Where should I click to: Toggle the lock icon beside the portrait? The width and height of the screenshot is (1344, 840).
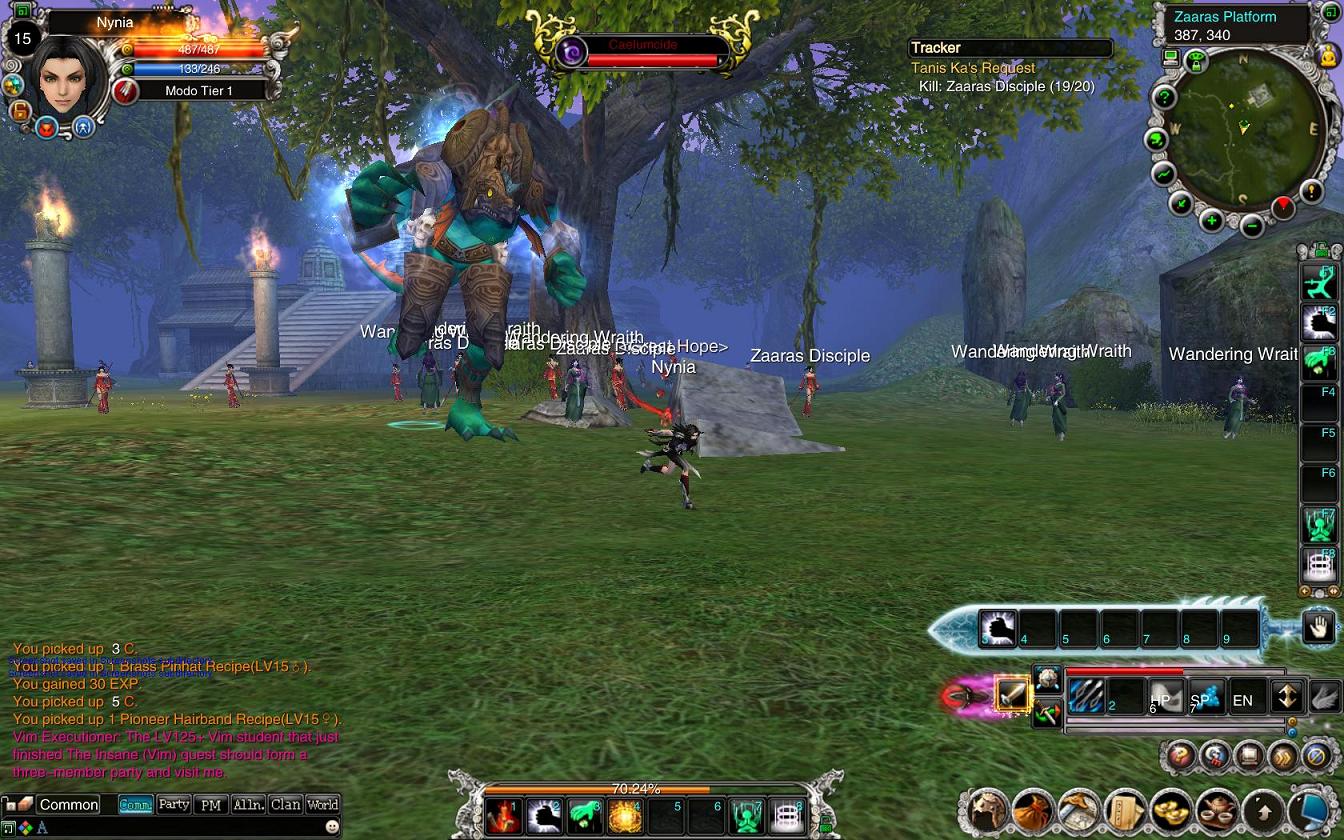click(20, 111)
